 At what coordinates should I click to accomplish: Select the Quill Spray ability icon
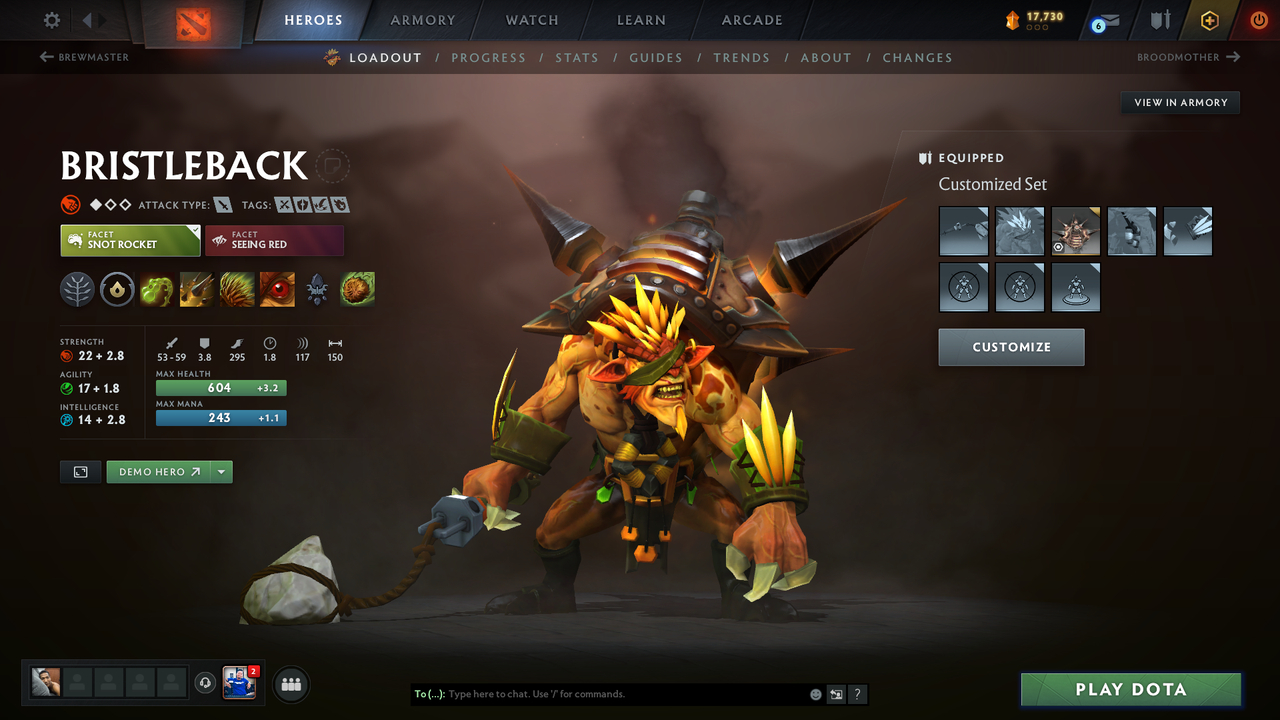coord(197,290)
